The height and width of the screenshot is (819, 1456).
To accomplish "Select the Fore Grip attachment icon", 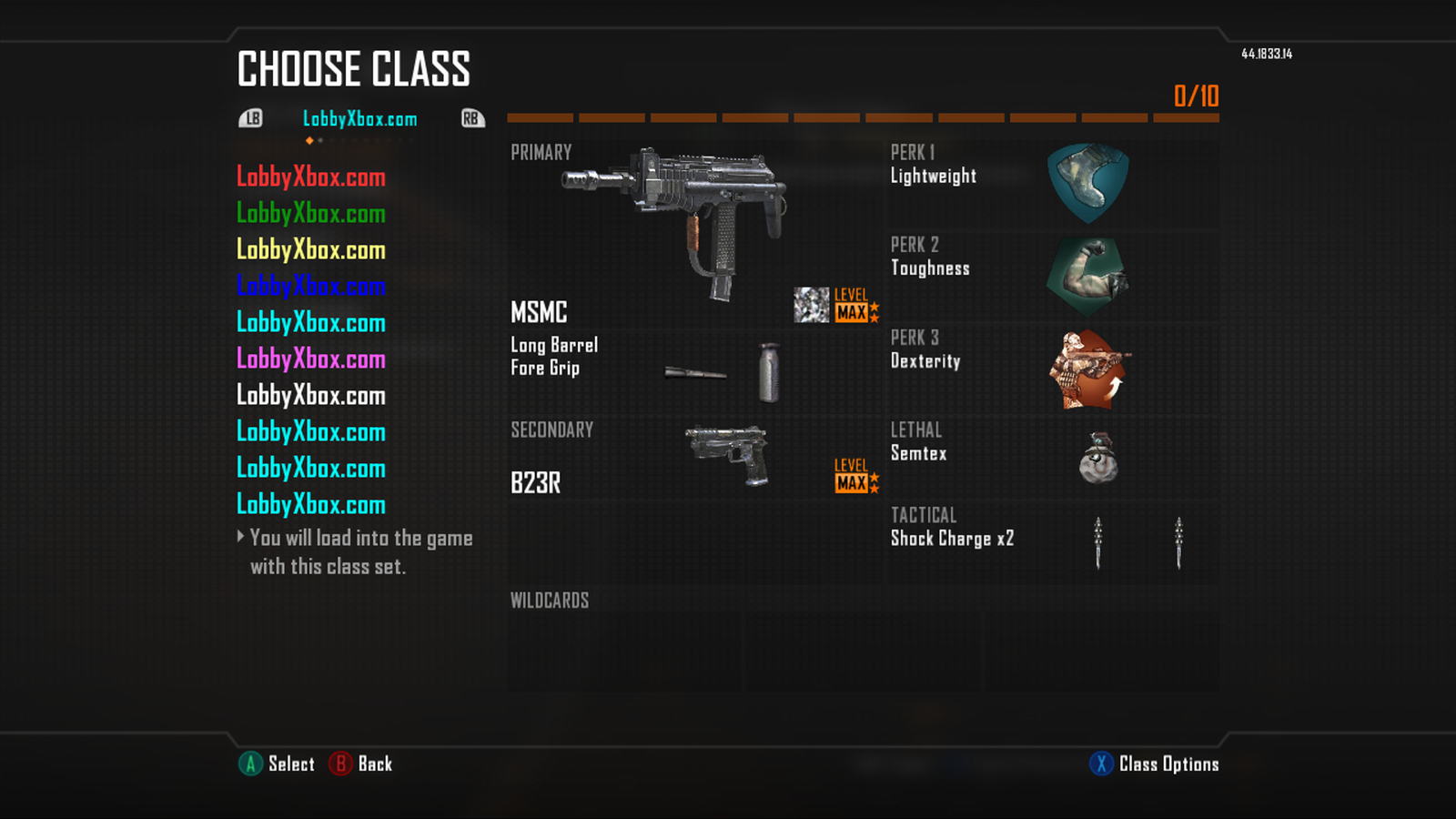I will [x=769, y=371].
